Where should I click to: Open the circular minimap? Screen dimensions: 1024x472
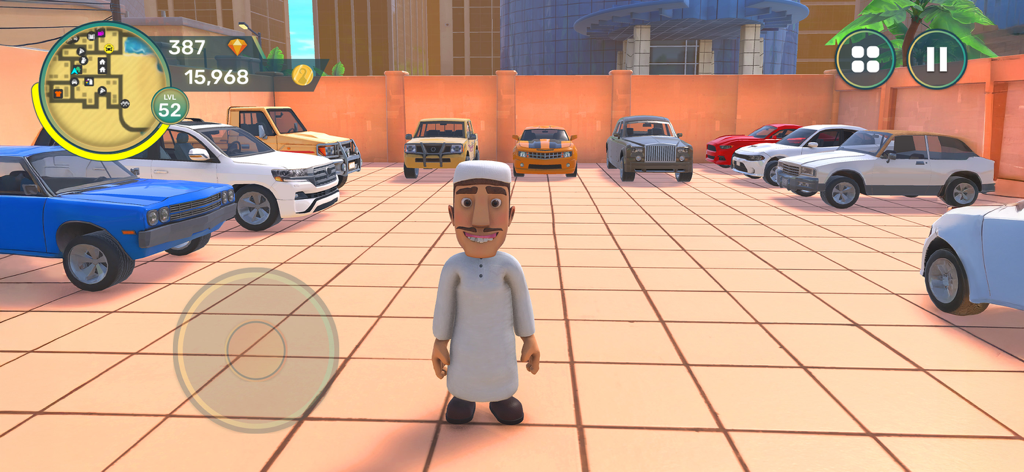pos(102,85)
